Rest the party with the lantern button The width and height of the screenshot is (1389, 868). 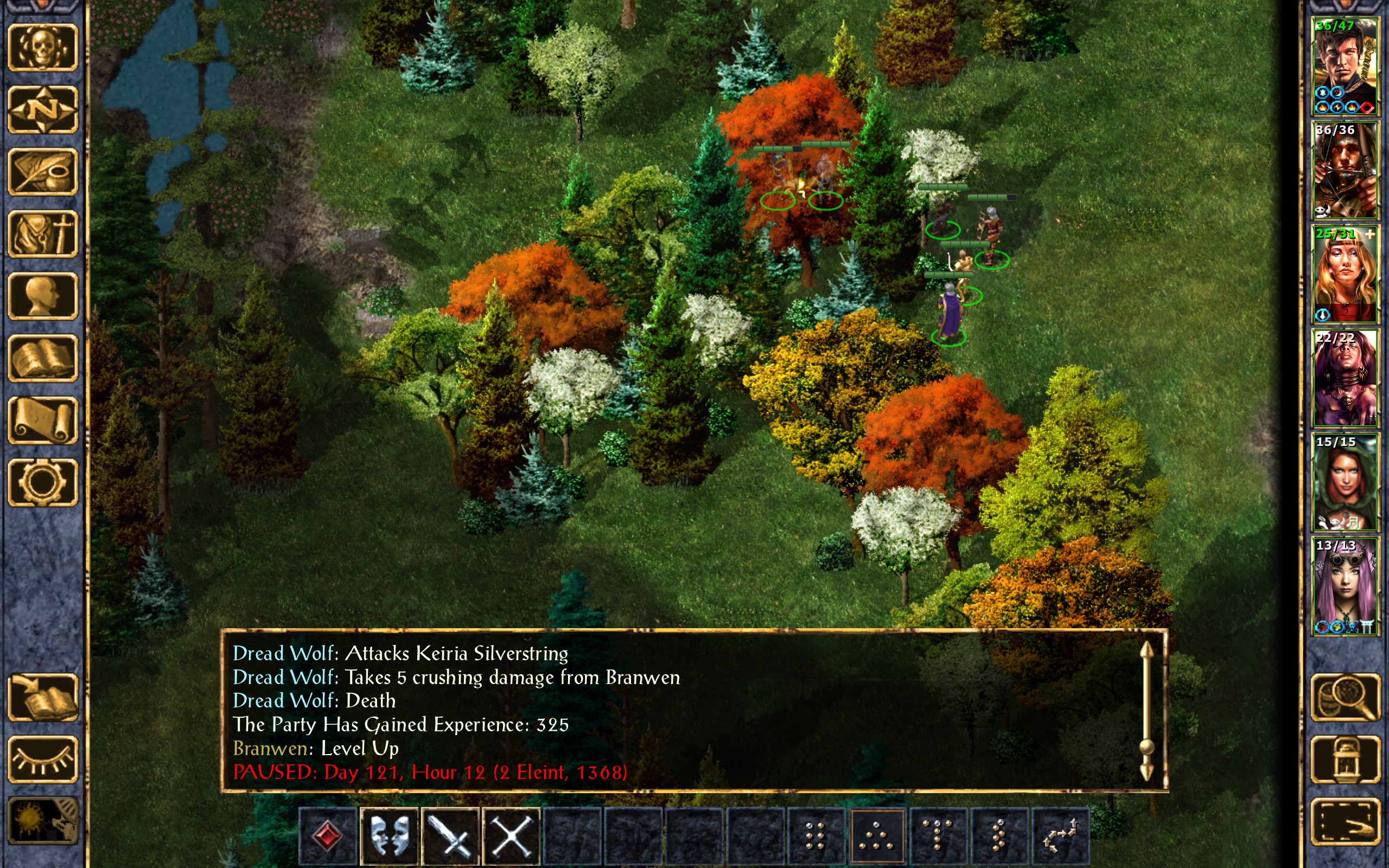(x=1345, y=759)
